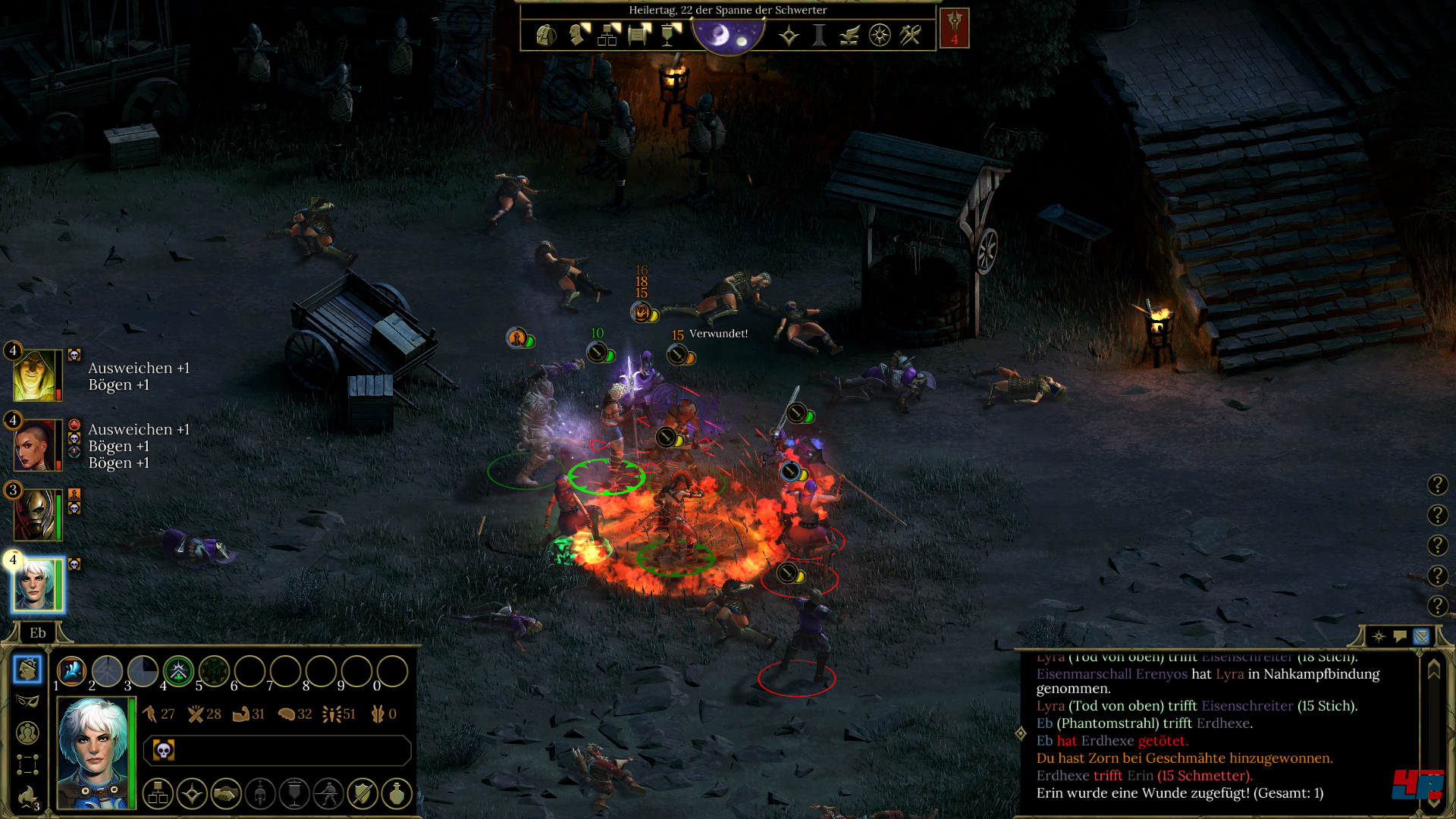Viewport: 1456px width, 819px height.
Task: Click the red banner icon with number 4
Action: (954, 29)
